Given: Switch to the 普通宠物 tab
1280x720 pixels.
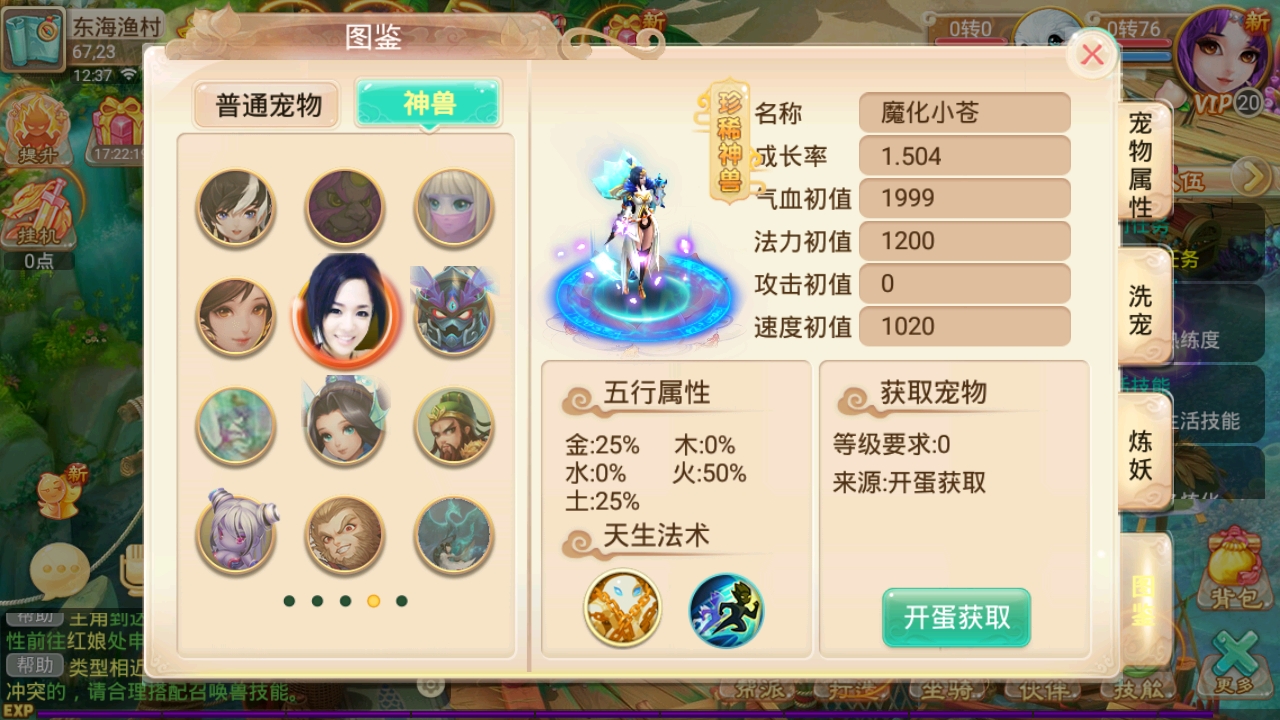Looking at the screenshot, I should (x=264, y=104).
